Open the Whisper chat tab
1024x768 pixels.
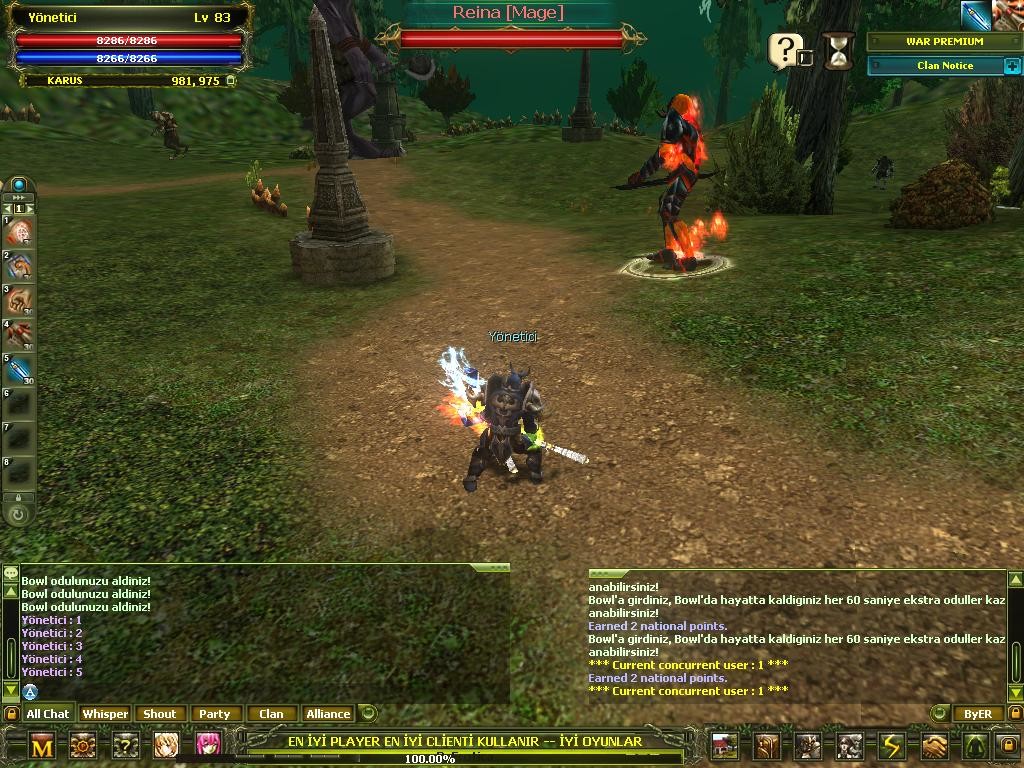coord(105,714)
